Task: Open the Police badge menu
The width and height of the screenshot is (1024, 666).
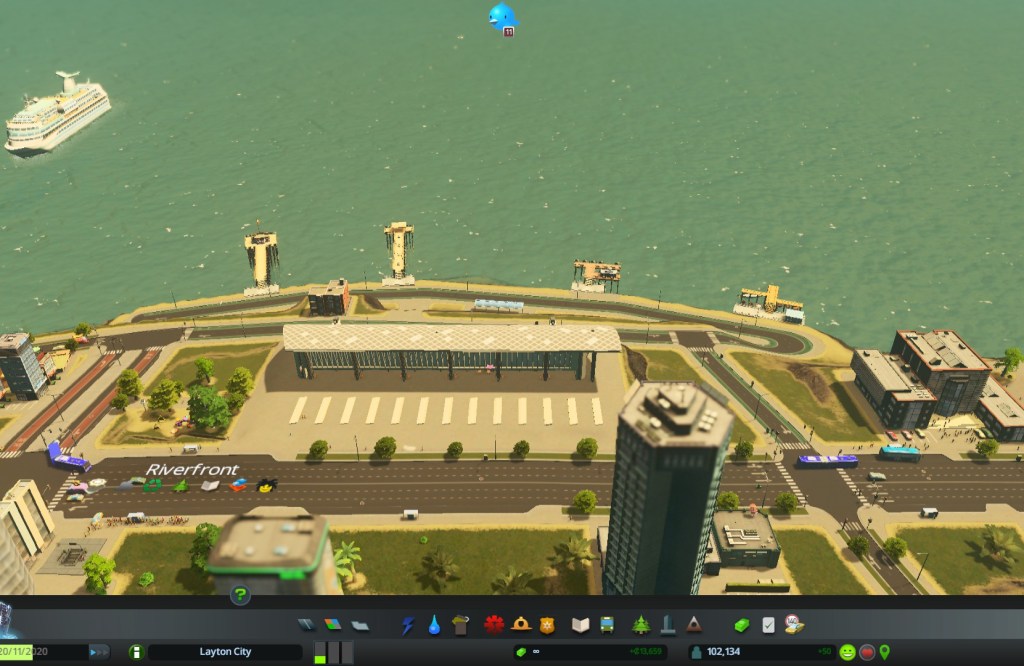Action: [546, 625]
